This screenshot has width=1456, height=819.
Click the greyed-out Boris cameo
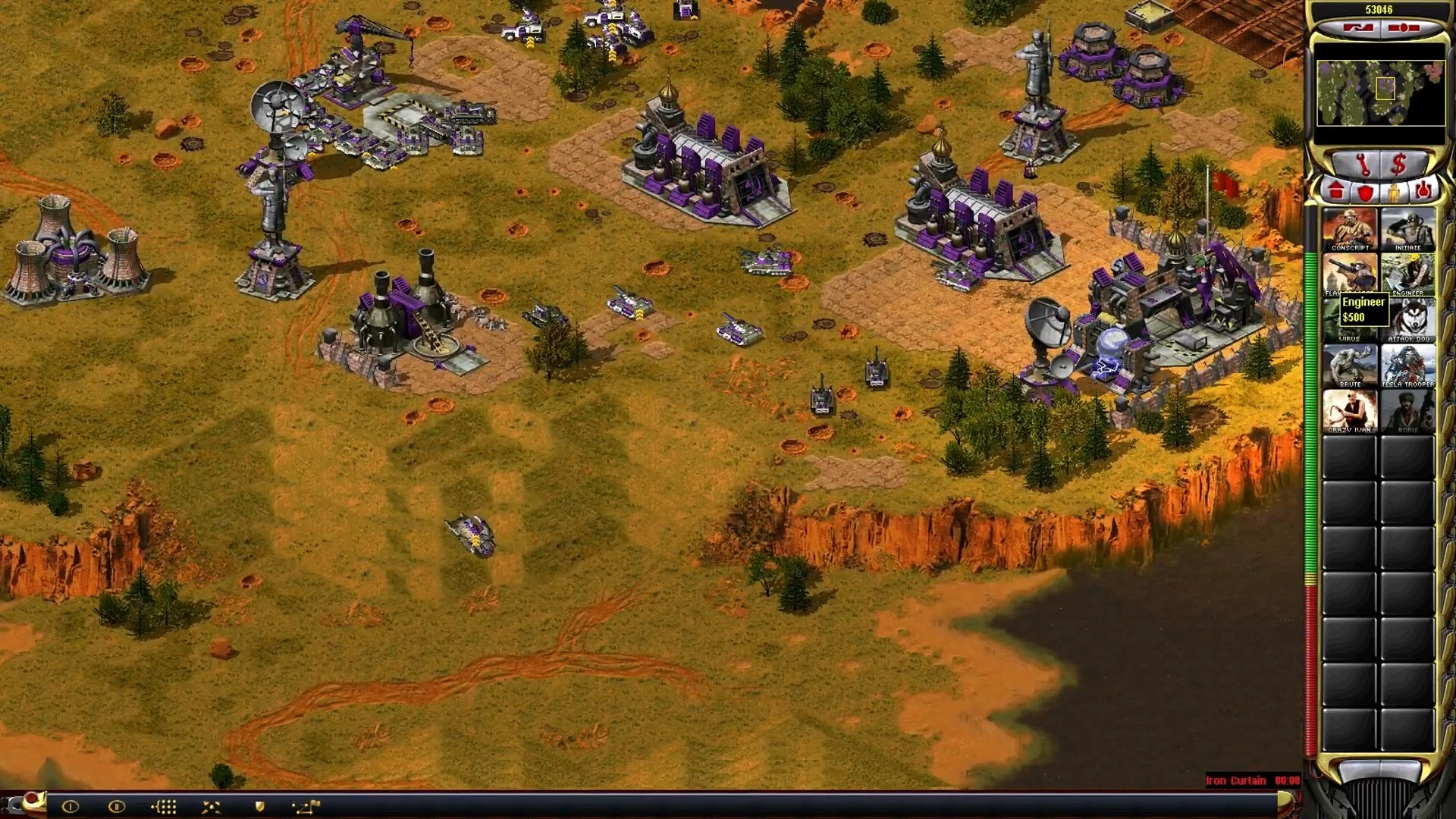point(1407,411)
